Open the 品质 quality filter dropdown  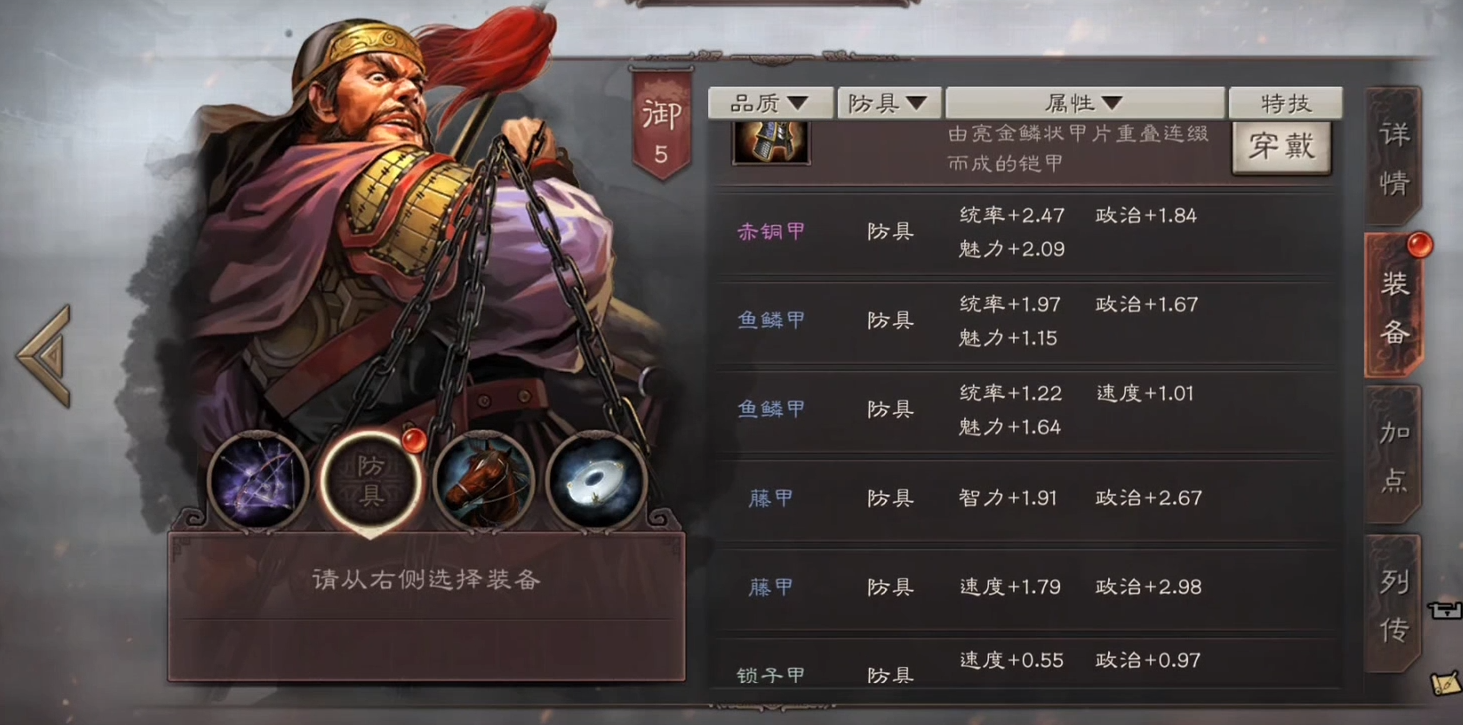click(x=770, y=103)
